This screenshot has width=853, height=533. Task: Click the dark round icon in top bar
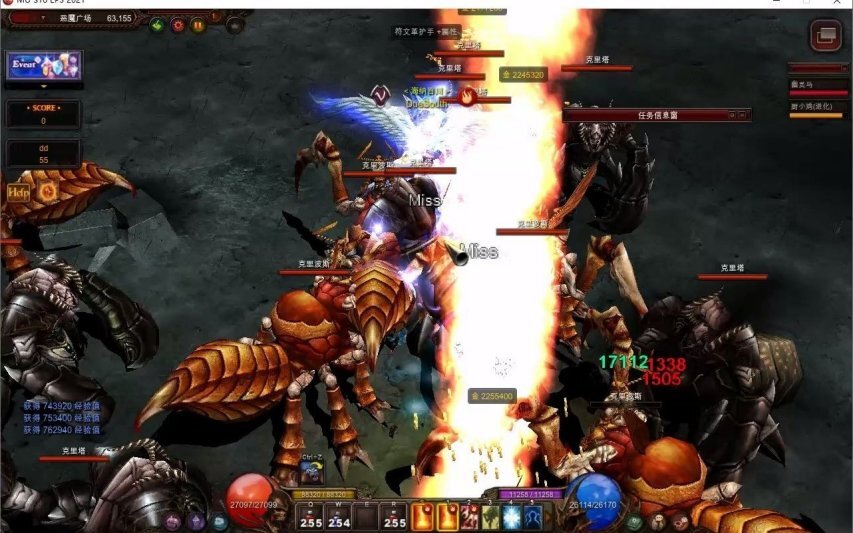(x=234, y=25)
